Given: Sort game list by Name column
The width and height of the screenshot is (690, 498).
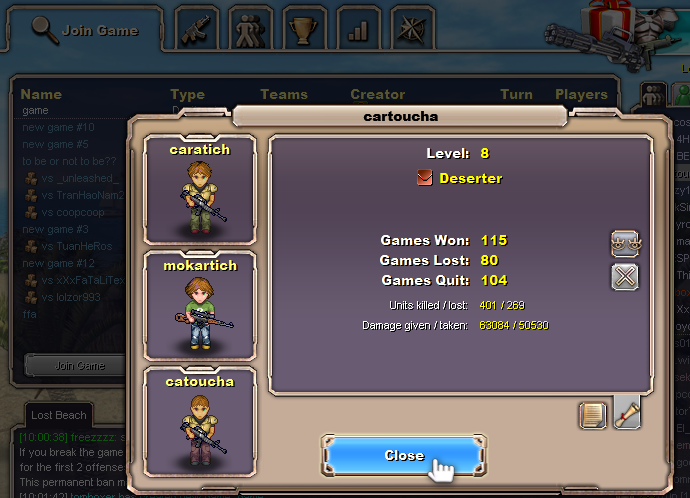Looking at the screenshot, I should click(41, 95).
